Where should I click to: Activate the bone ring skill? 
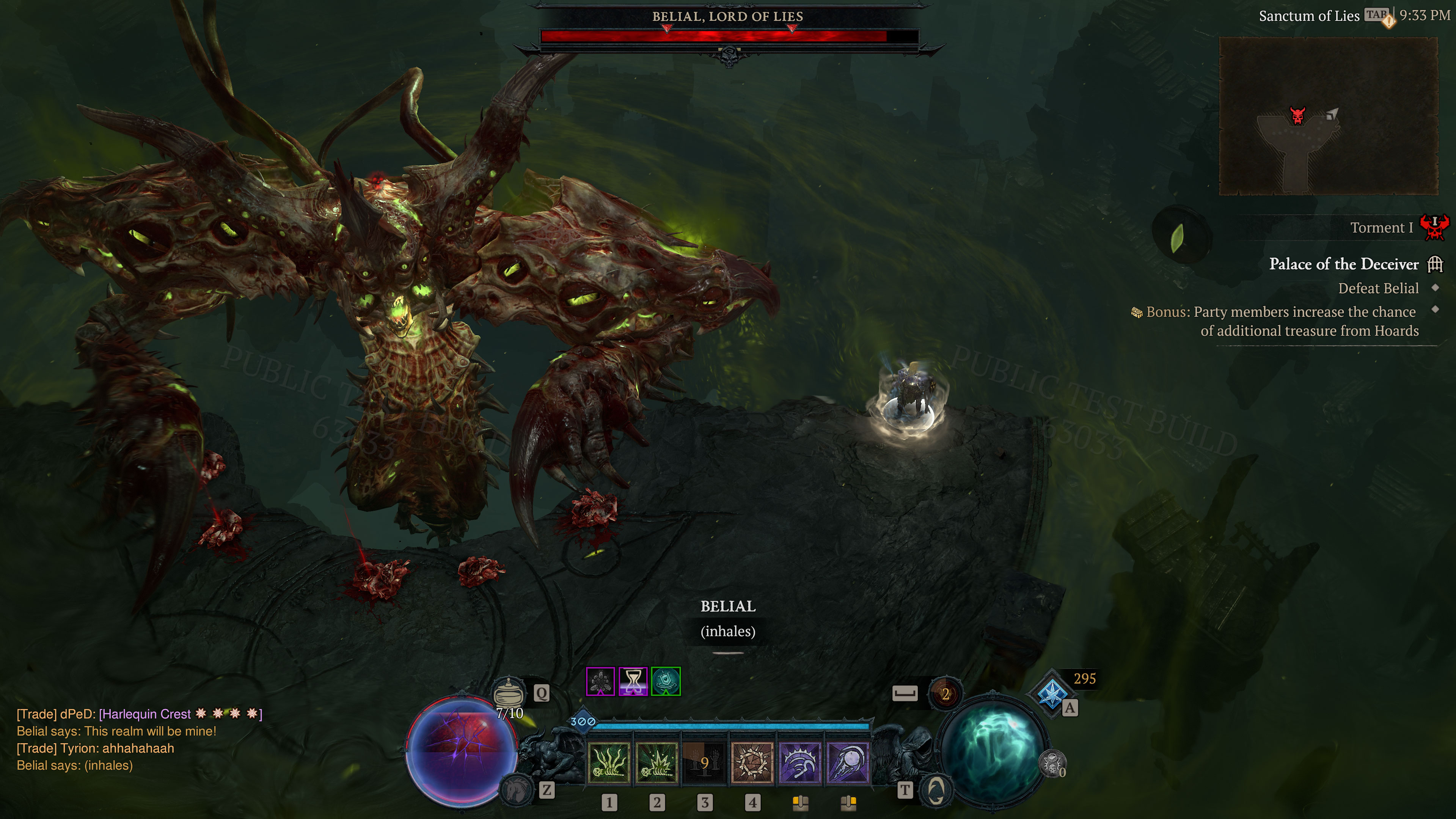pos(752,762)
